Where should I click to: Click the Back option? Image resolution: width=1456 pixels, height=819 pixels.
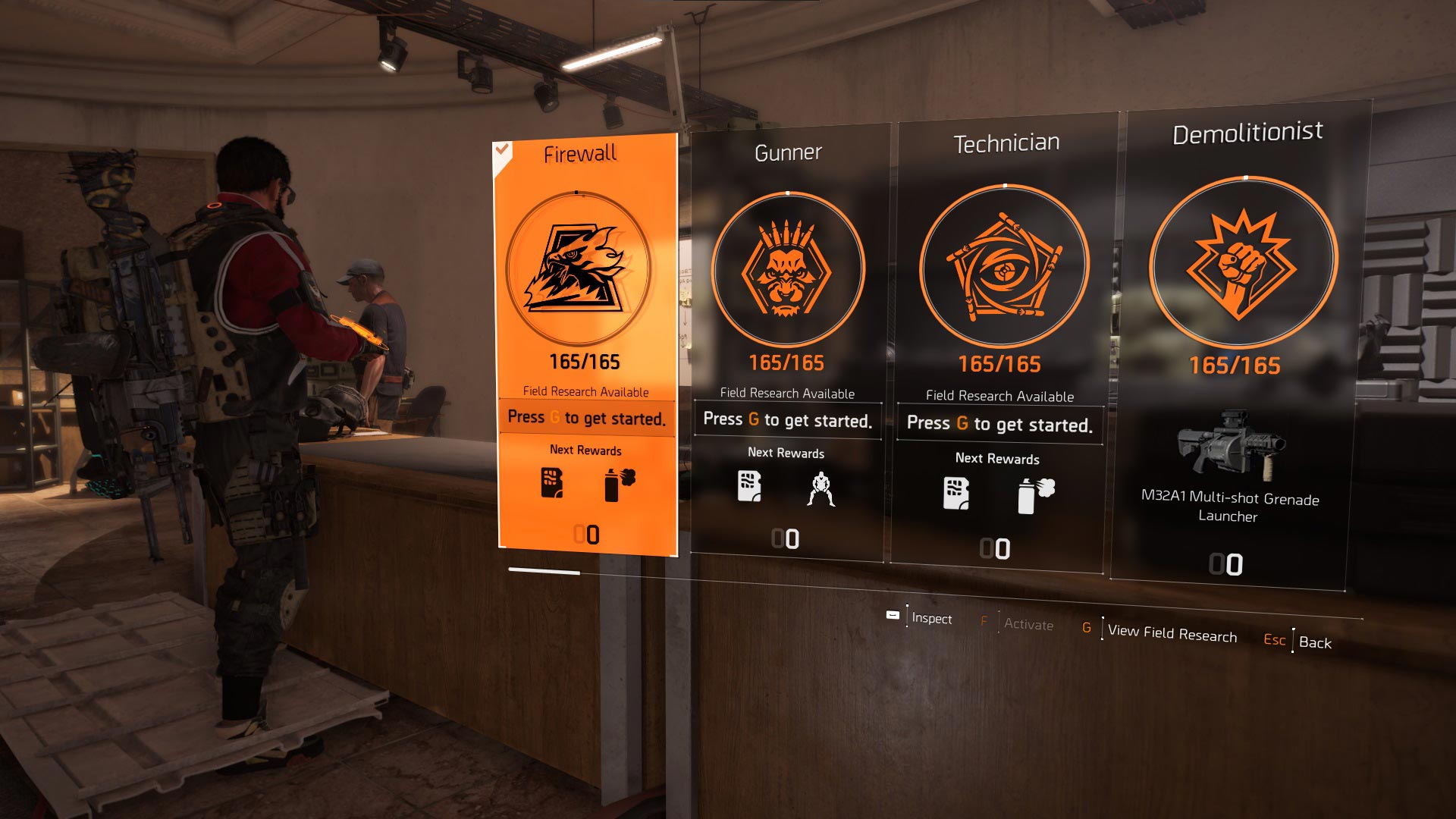1314,642
